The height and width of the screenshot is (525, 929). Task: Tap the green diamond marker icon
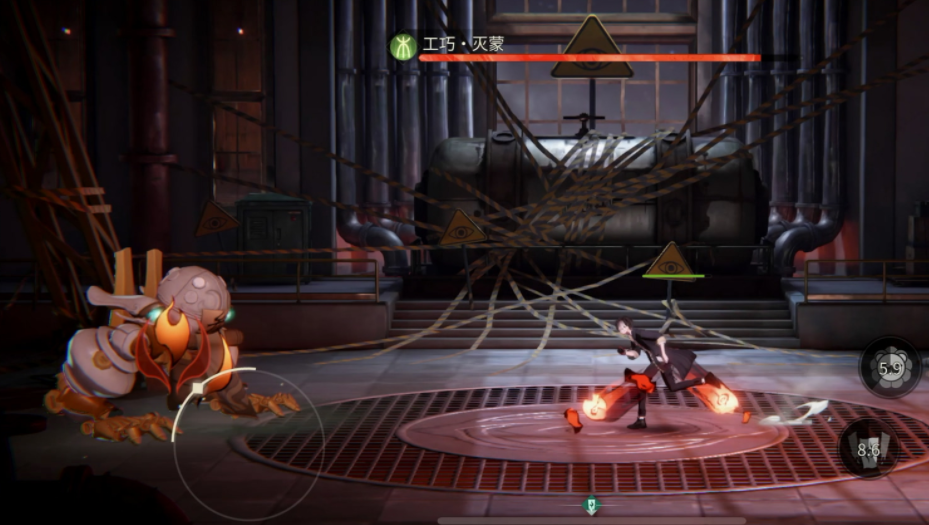(592, 505)
